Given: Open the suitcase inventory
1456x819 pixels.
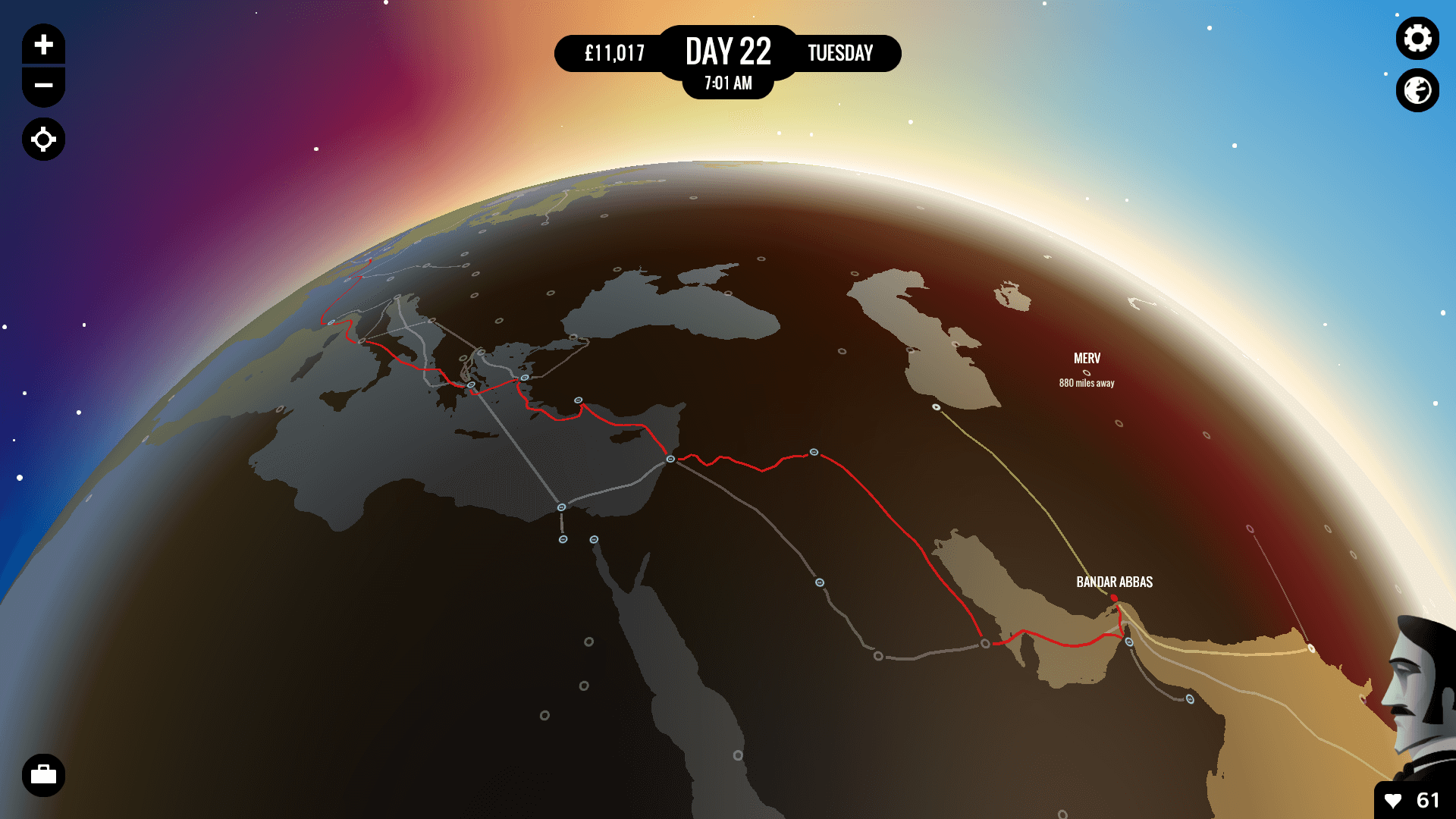Looking at the screenshot, I should [43, 775].
